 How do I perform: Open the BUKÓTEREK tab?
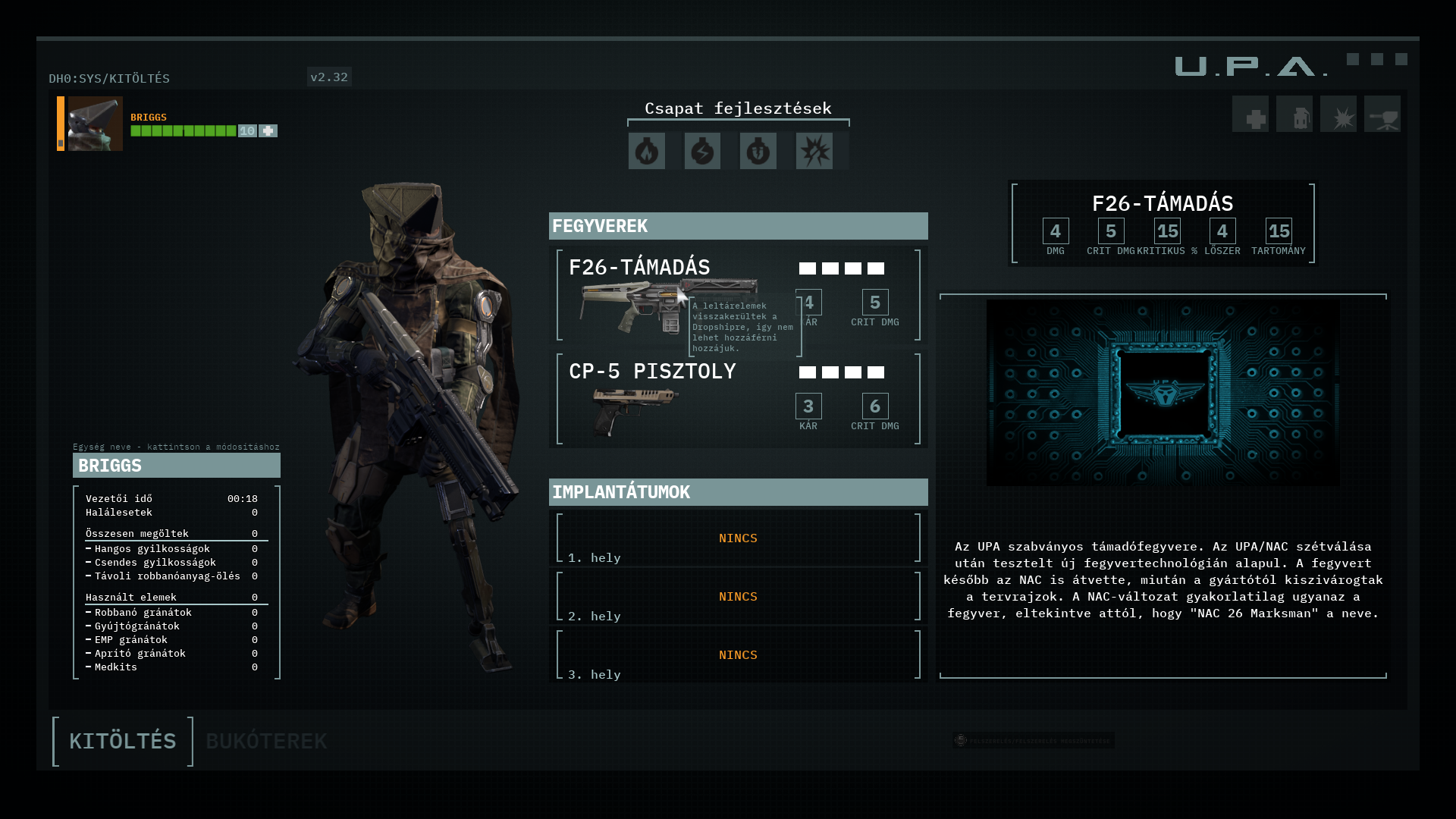tap(266, 741)
